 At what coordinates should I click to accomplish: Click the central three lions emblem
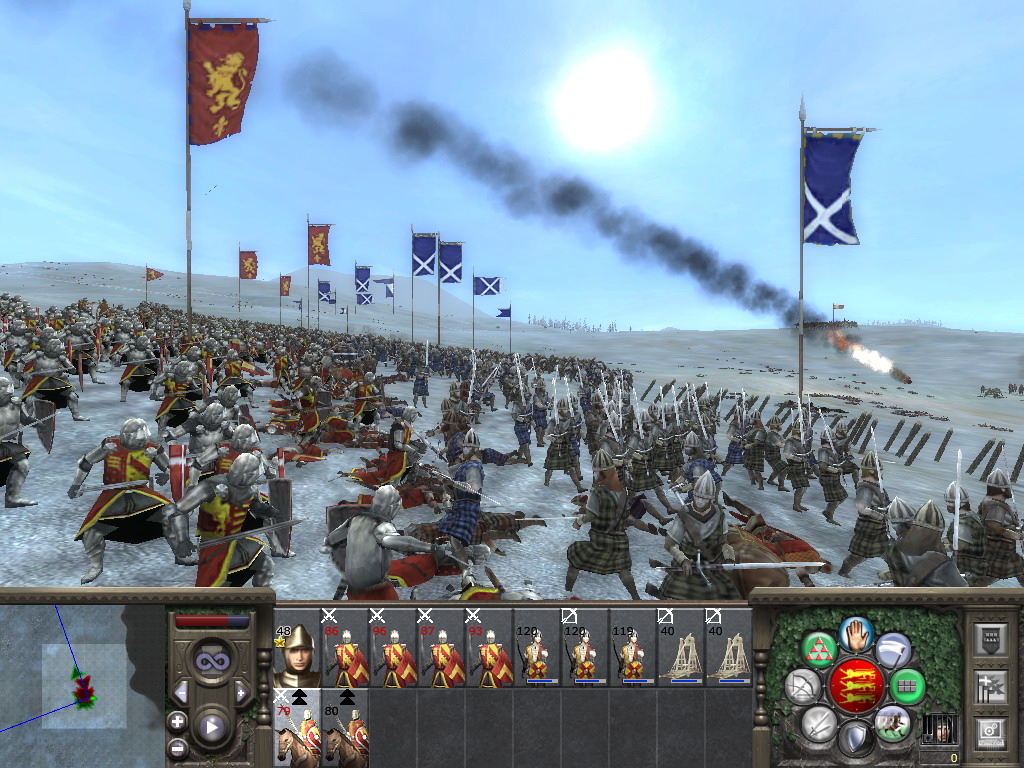[x=856, y=686]
